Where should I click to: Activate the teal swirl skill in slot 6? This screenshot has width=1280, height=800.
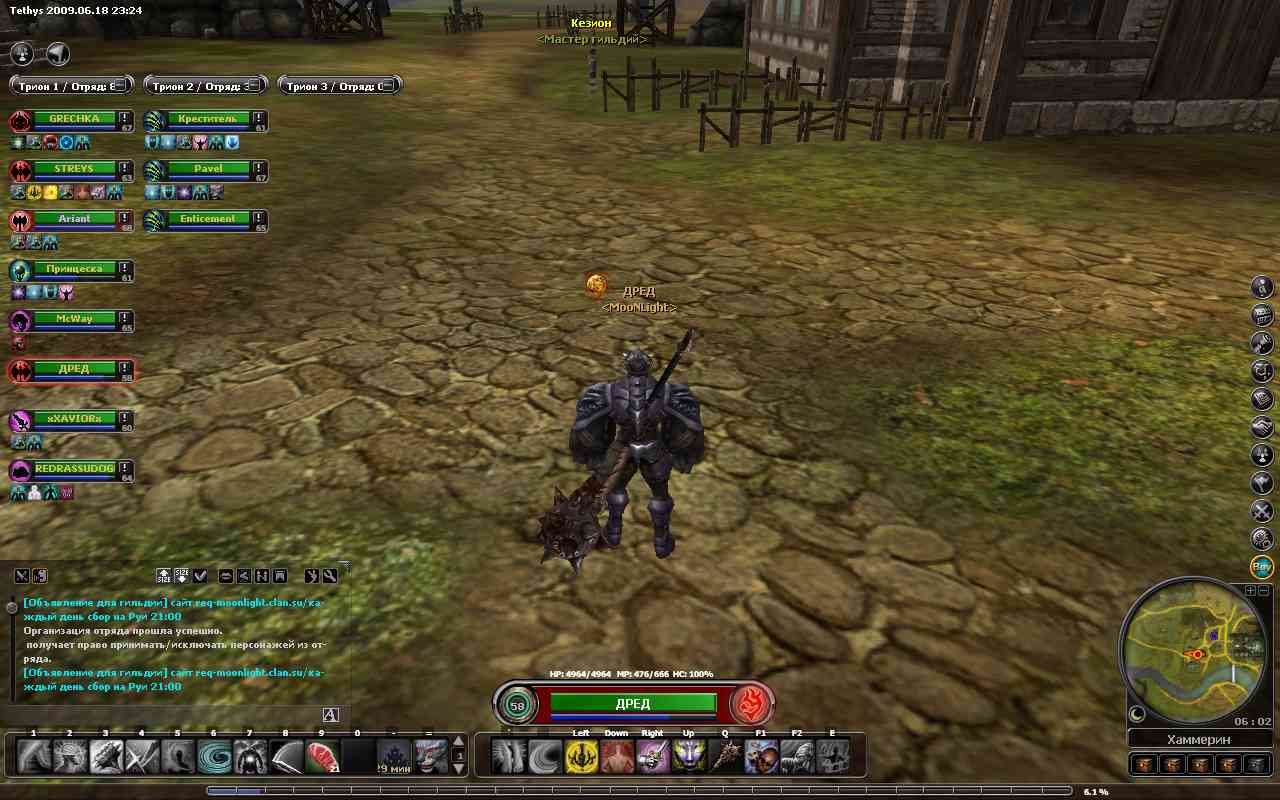214,756
